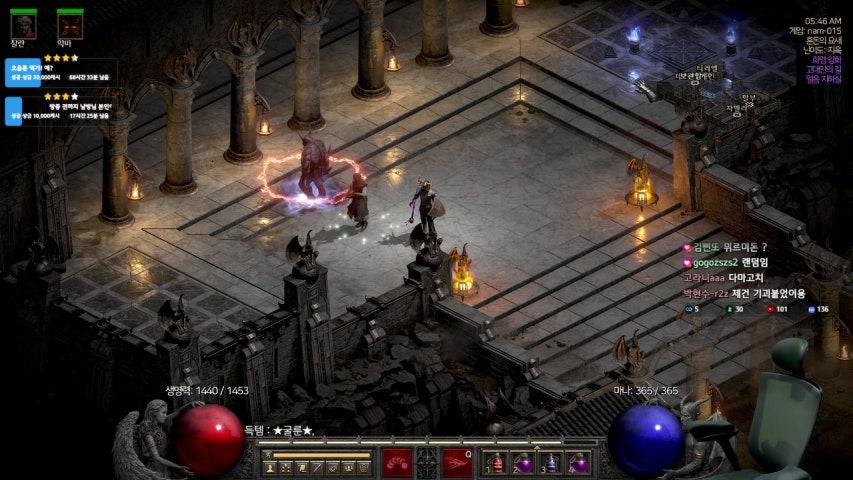The height and width of the screenshot is (480, 853).
Task: Use the purple rejuvenation potion in belt slot 2
Action: point(524,463)
